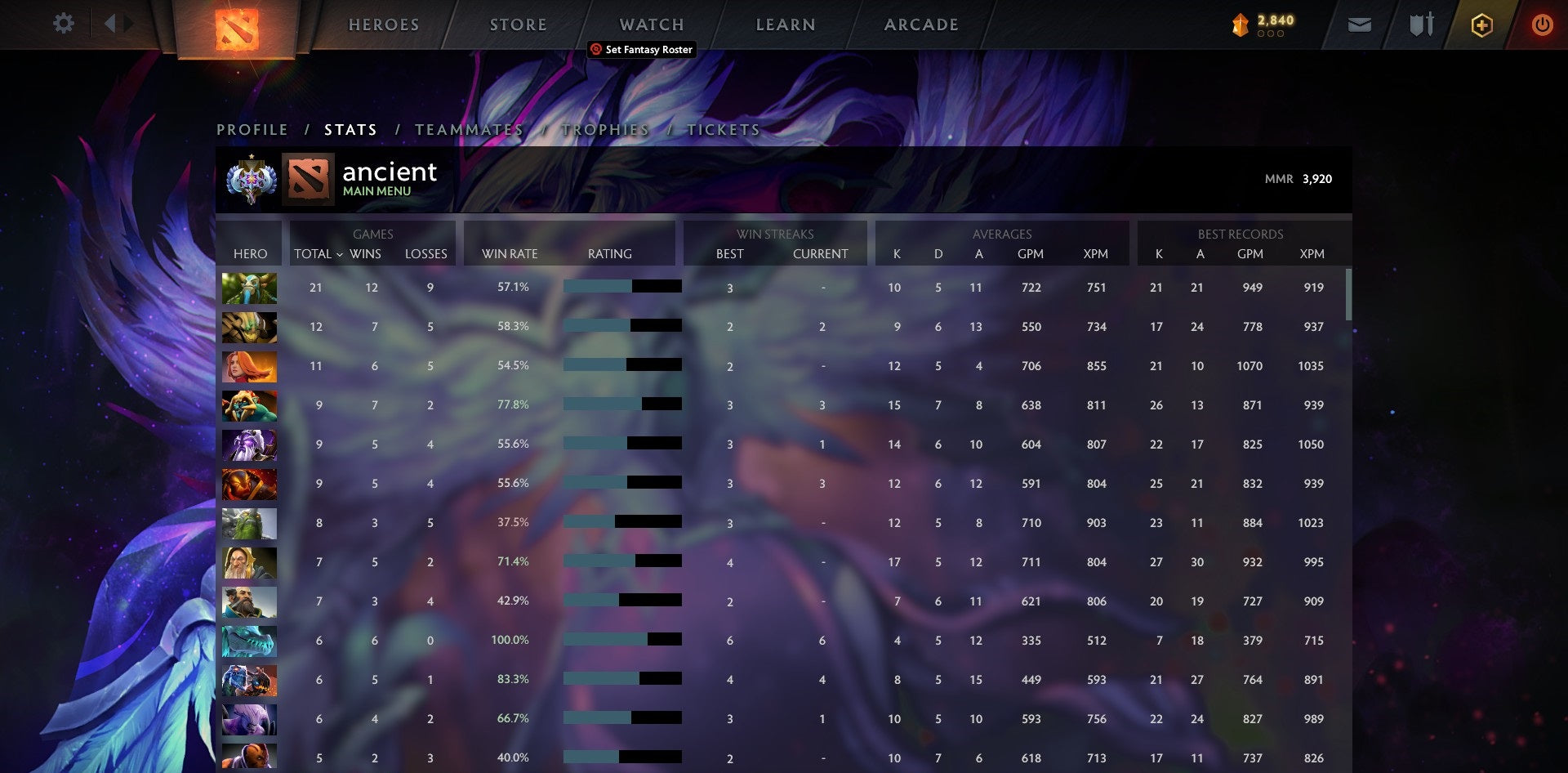Open your mail inbox
Image resolution: width=1568 pixels, height=773 pixels.
[1361, 25]
